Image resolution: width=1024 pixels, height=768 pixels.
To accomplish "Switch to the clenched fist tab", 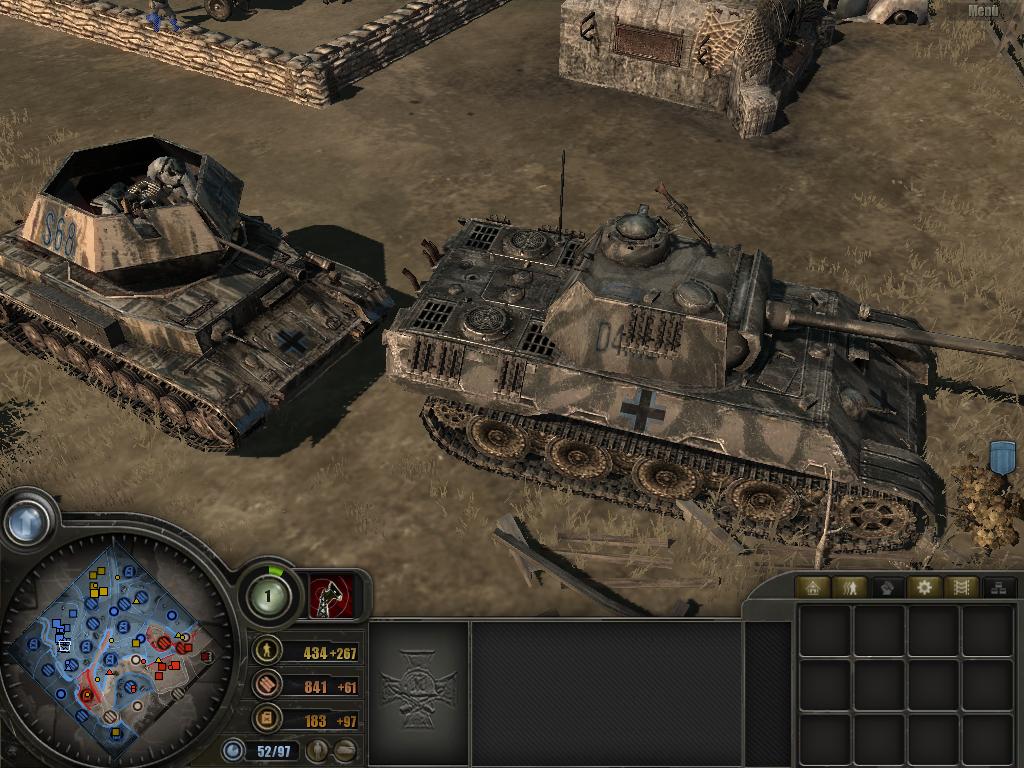I will 887,587.
